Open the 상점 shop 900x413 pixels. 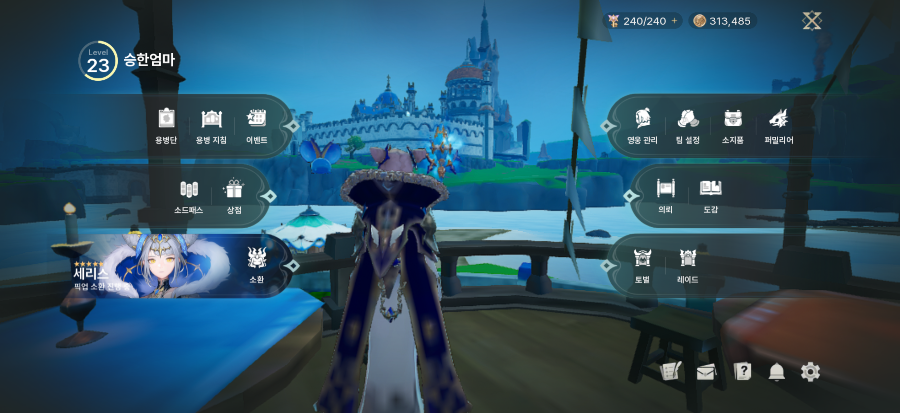[x=234, y=194]
